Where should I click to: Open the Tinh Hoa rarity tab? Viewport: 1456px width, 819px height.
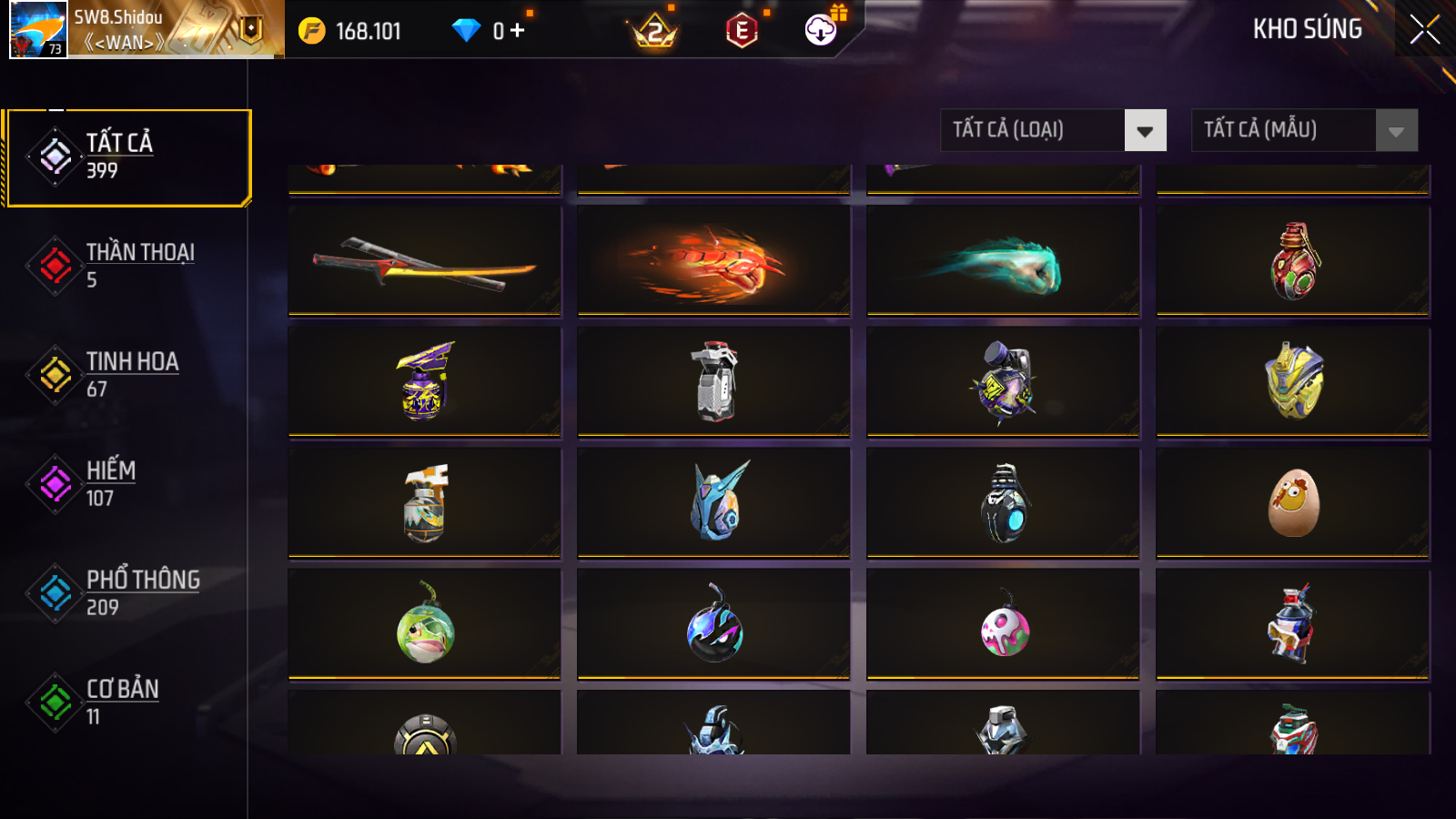(127, 374)
